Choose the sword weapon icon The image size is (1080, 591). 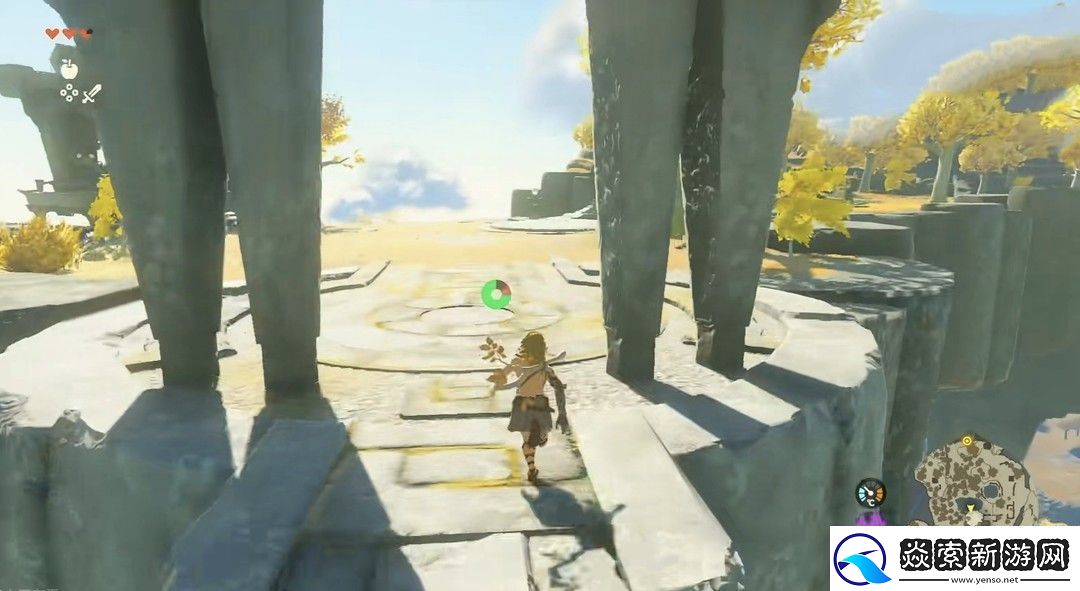[92, 94]
